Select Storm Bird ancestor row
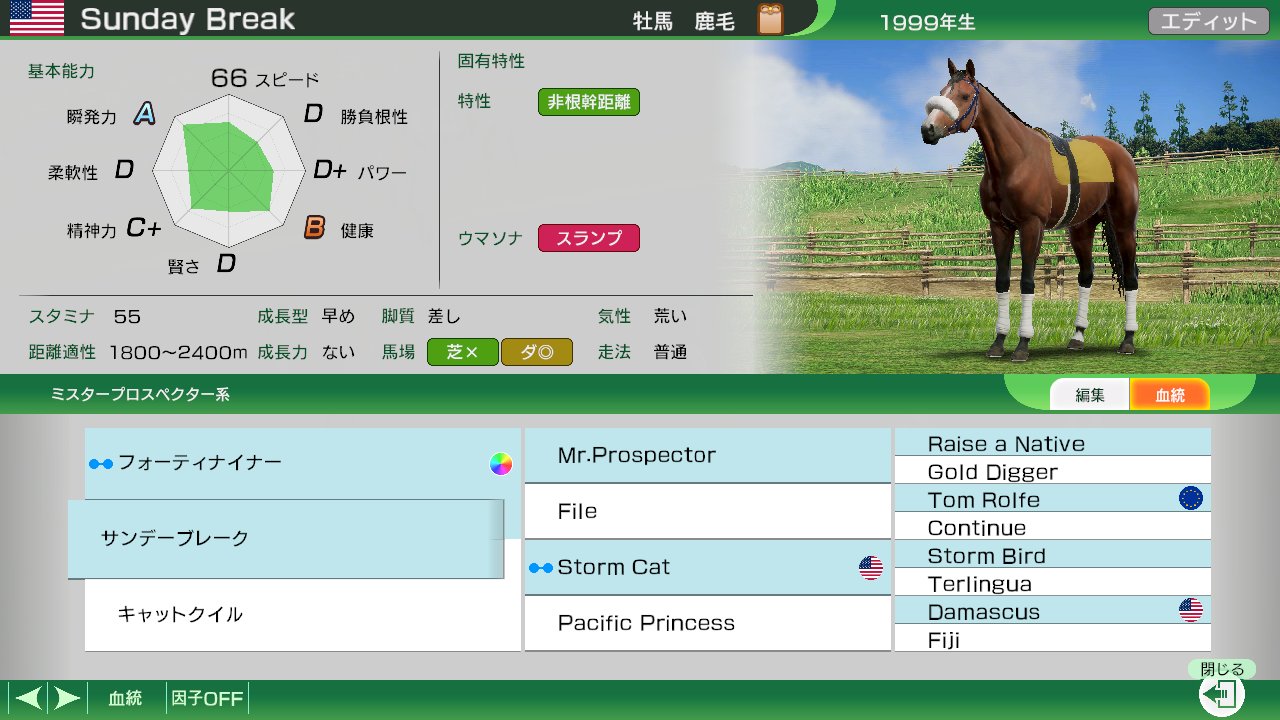 tap(1052, 556)
